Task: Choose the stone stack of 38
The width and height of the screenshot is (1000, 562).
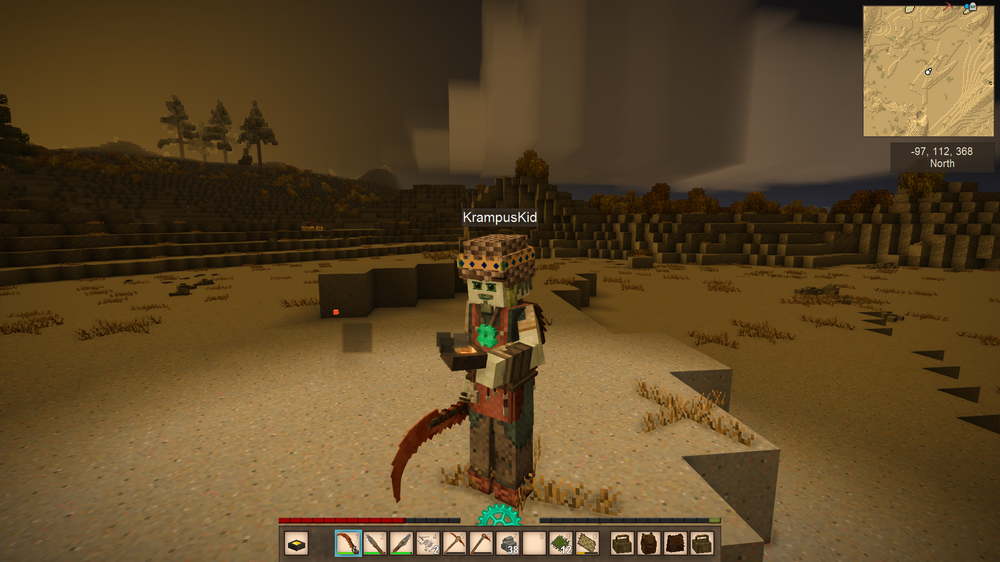Action: pos(508,544)
